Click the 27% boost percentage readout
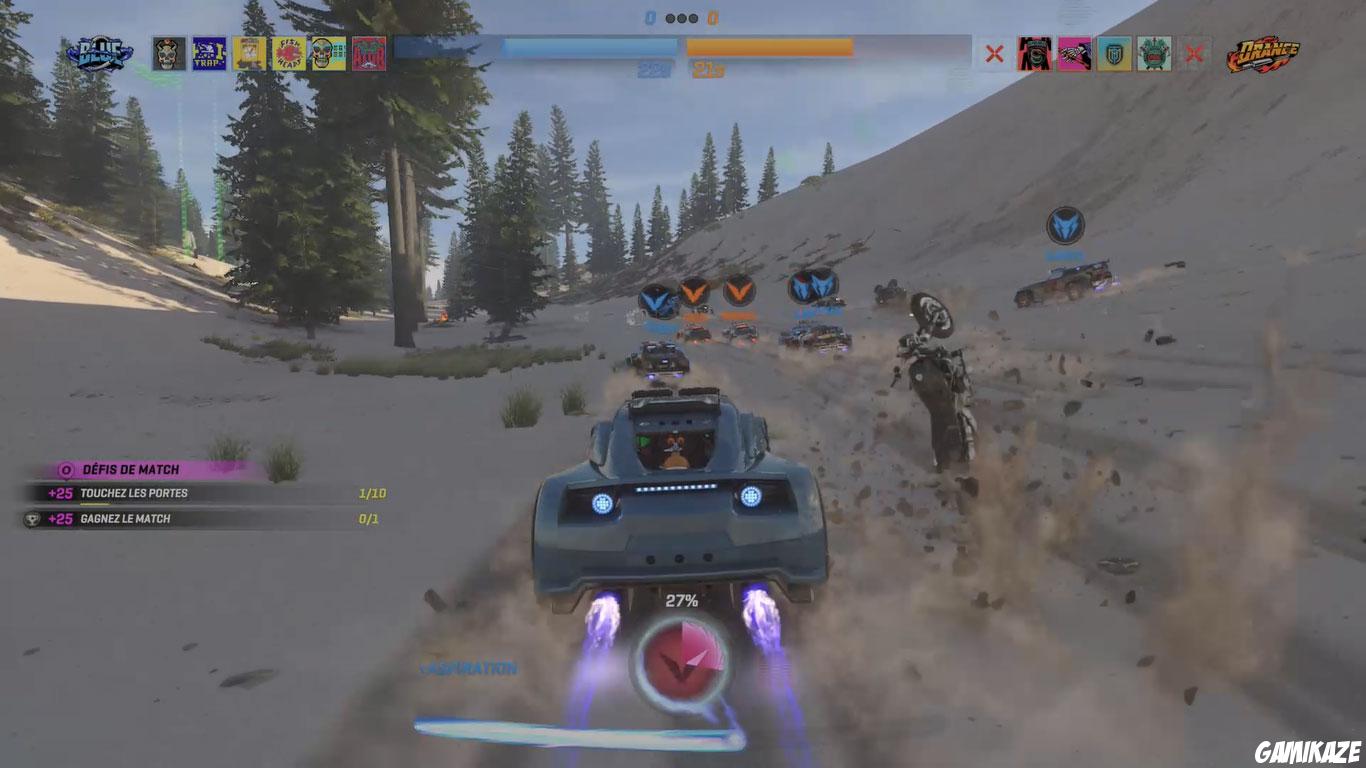 click(681, 601)
